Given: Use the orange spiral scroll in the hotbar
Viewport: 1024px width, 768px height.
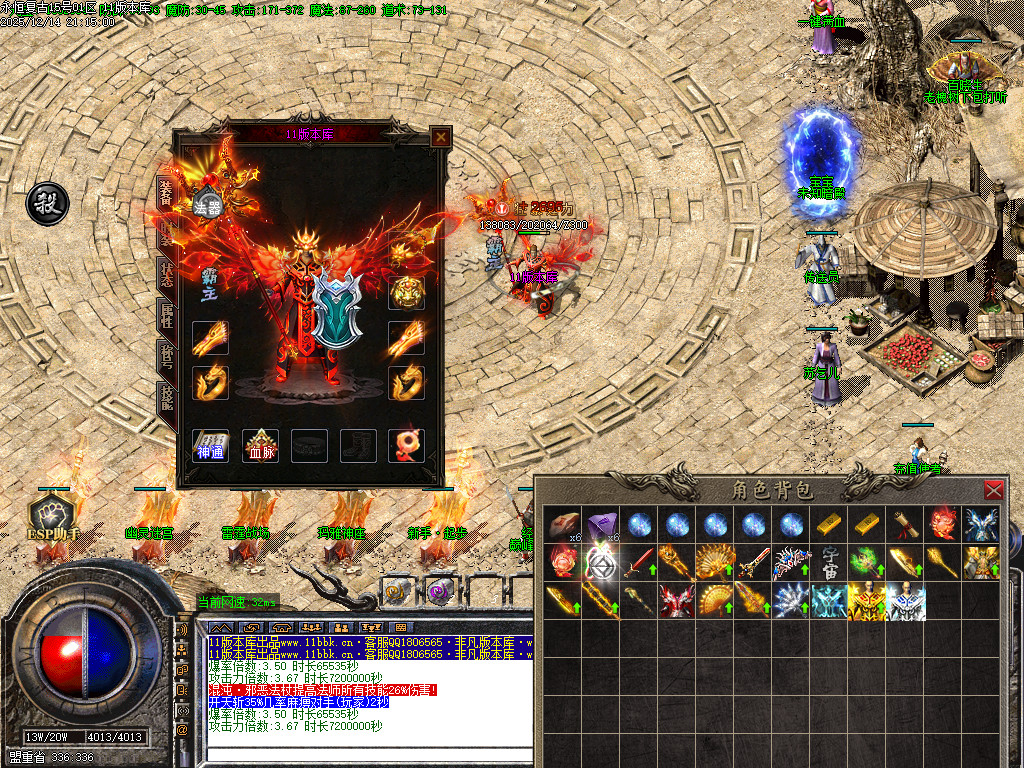Looking at the screenshot, I should click(397, 592).
